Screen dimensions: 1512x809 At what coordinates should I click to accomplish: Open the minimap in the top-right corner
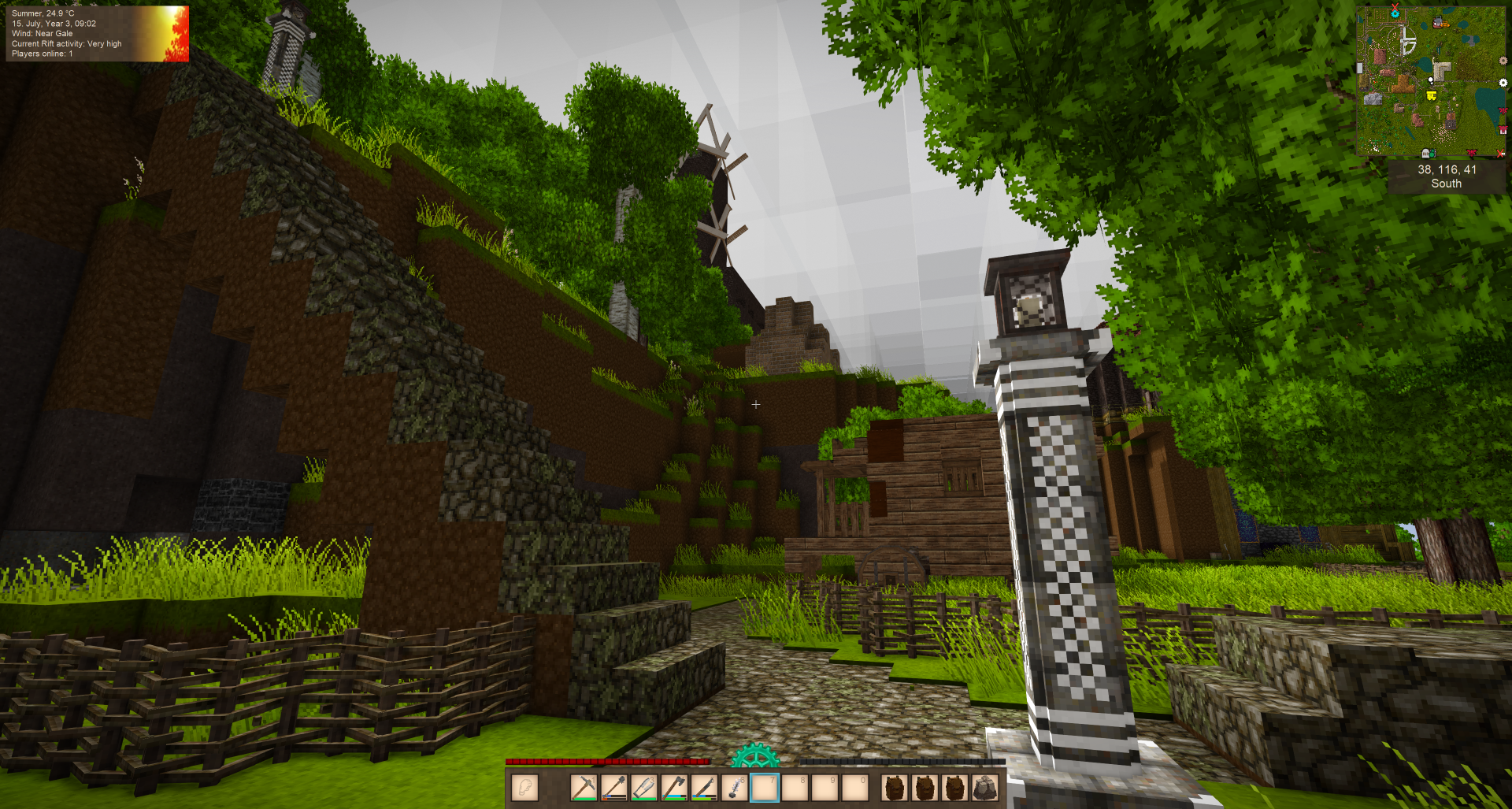1429,80
